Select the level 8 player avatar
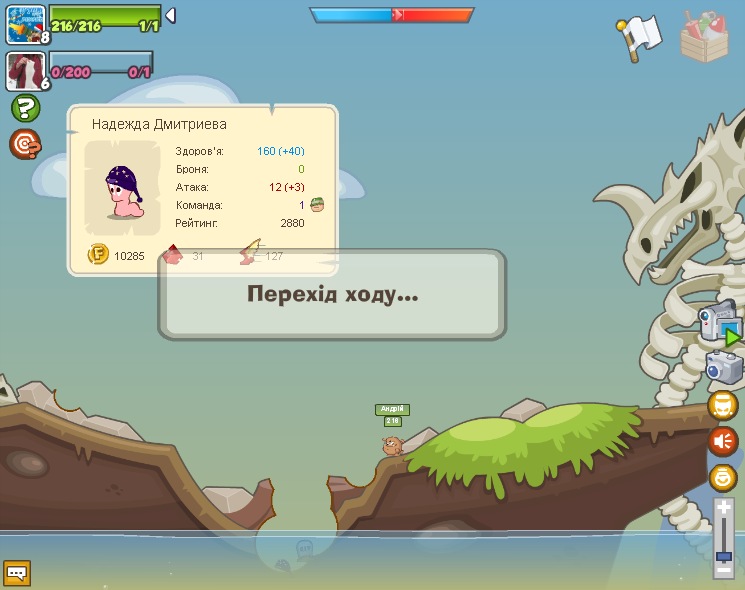The height and width of the screenshot is (590, 745). [x=26, y=23]
